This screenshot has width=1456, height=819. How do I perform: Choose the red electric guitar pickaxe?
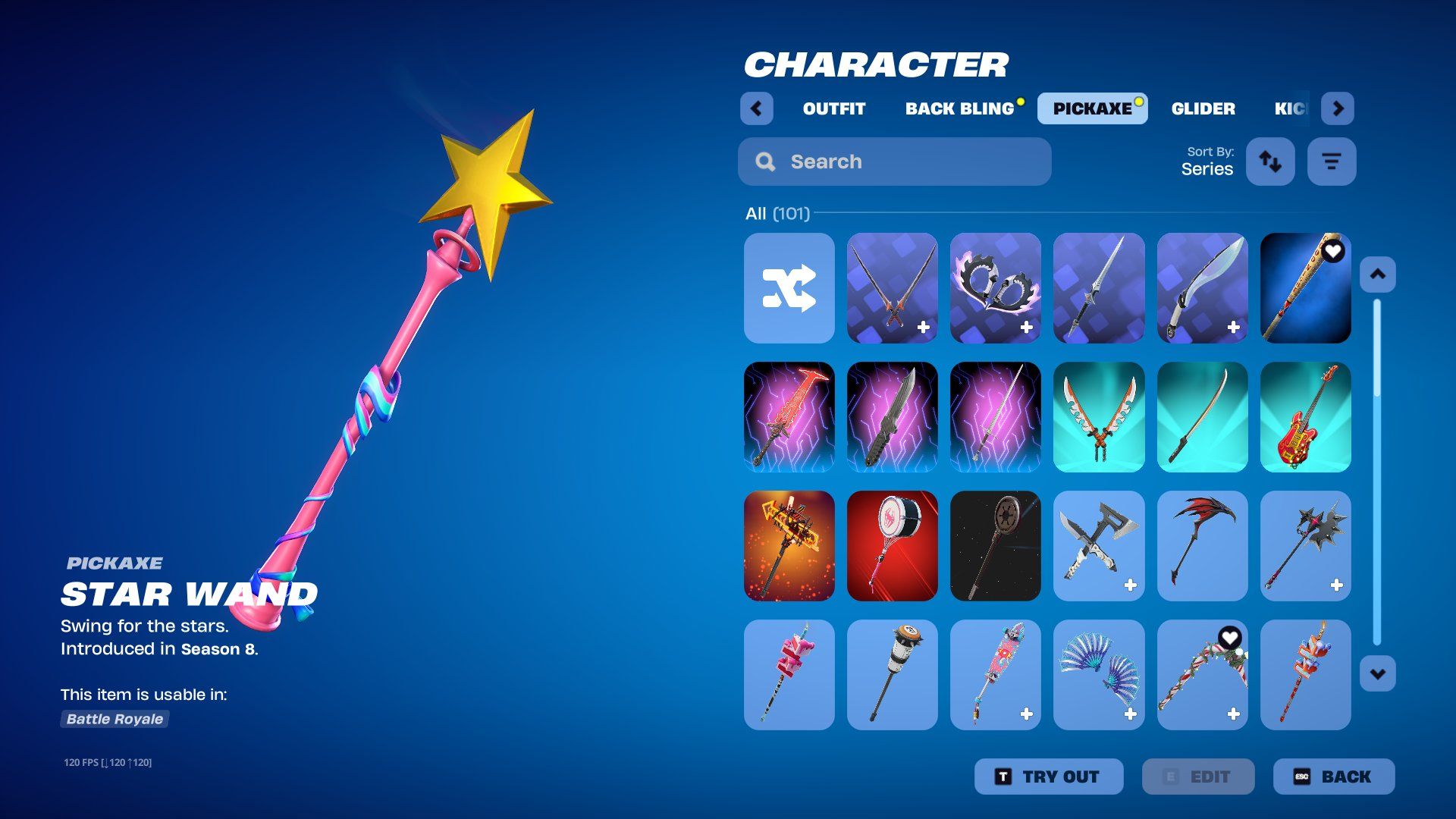point(1305,417)
